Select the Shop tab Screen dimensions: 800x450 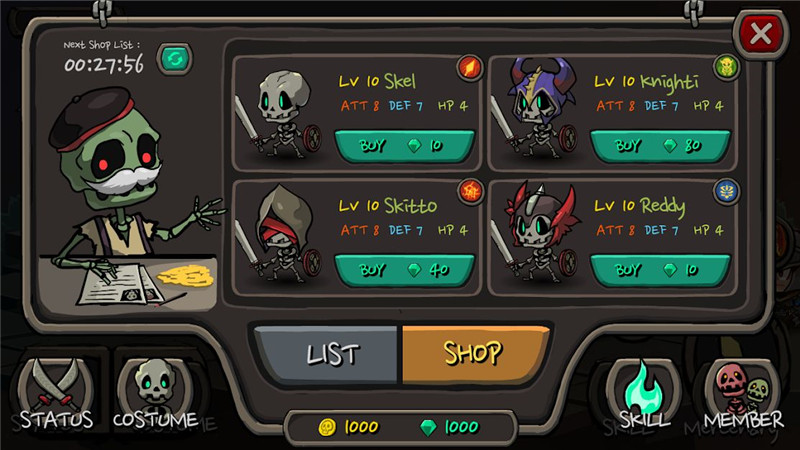tap(474, 353)
